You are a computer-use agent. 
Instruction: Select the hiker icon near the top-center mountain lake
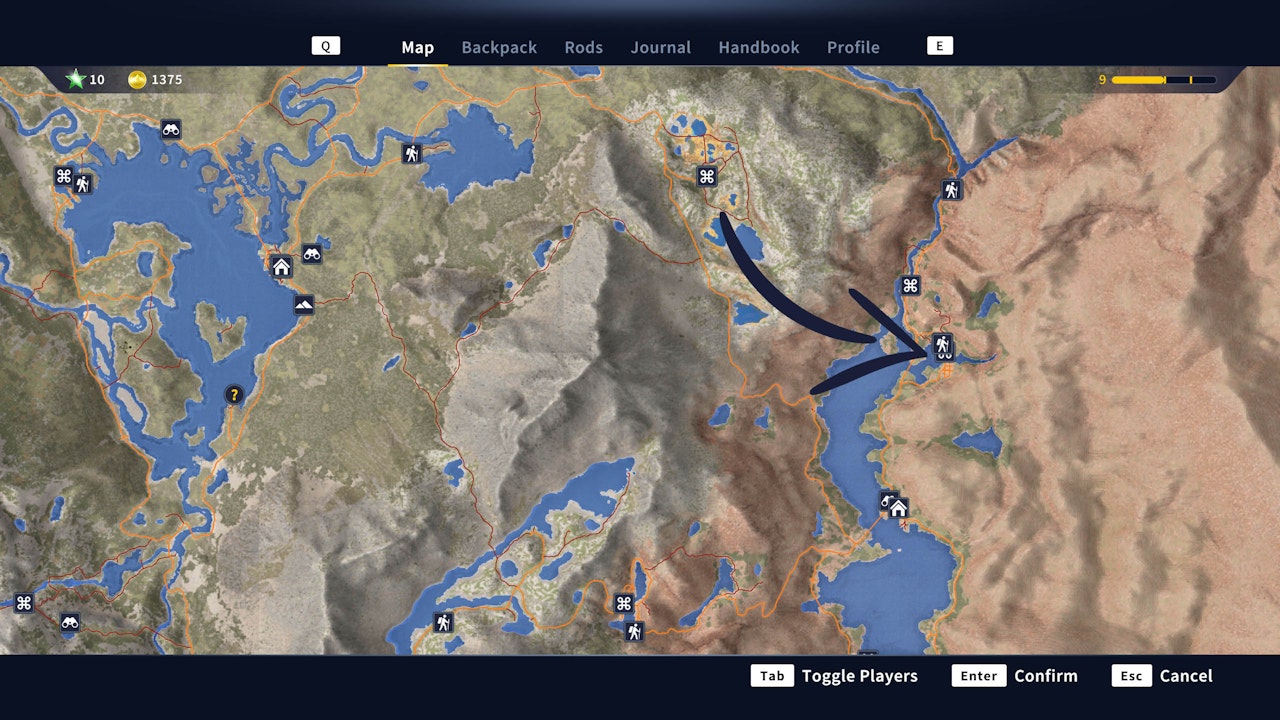tap(411, 153)
